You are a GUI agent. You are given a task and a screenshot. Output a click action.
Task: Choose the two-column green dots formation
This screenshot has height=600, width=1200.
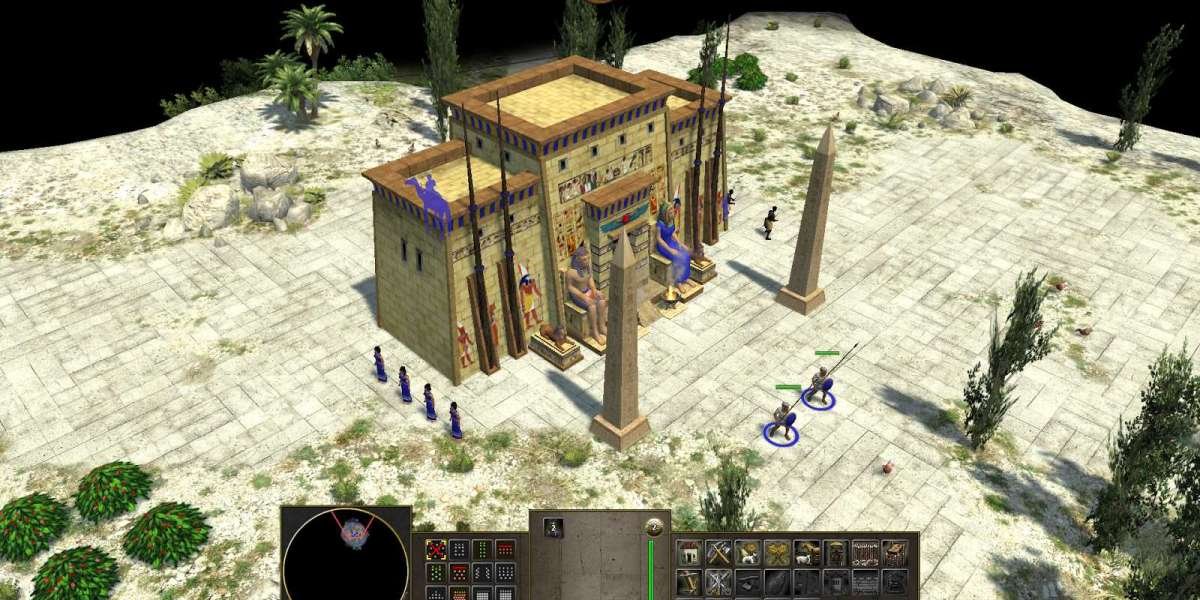[x=482, y=549]
